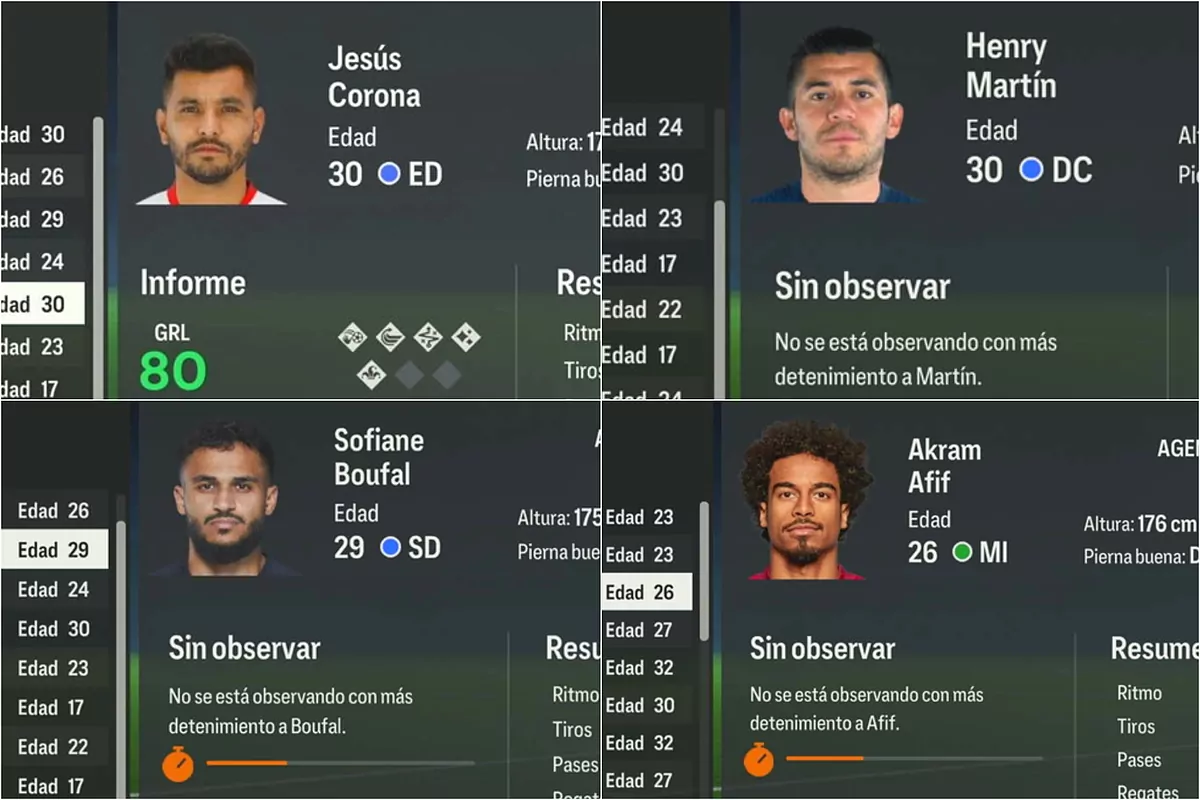Viewport: 1200px width, 800px height.
Task: Select the highlighted Edad 30 row beside Corona
Action: [42, 304]
